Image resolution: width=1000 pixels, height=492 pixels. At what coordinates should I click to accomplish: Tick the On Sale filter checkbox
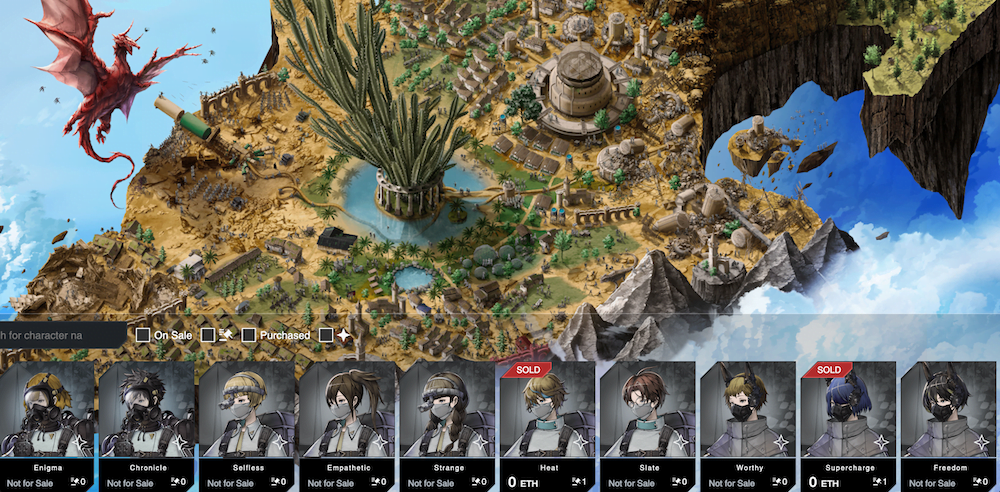click(143, 335)
